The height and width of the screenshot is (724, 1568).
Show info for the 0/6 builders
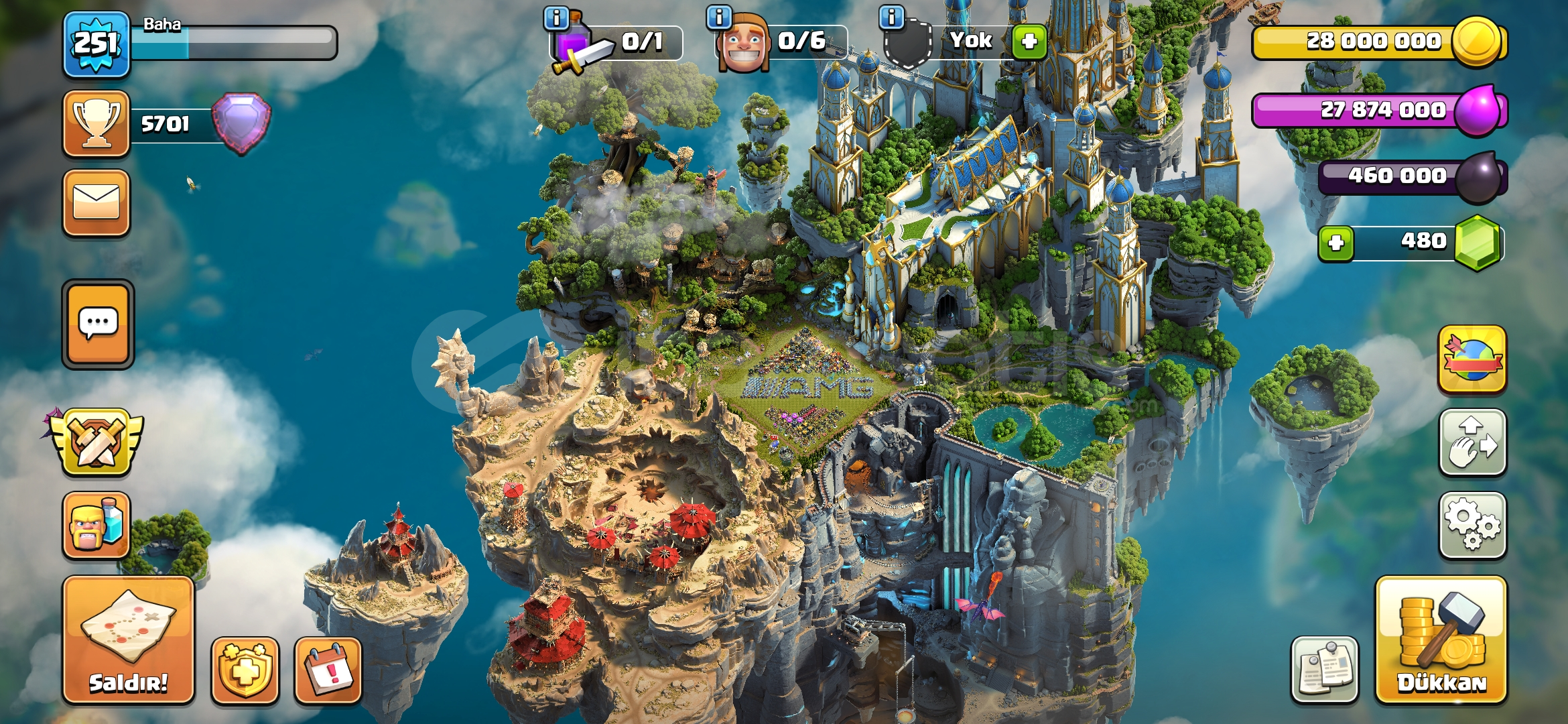(719, 18)
